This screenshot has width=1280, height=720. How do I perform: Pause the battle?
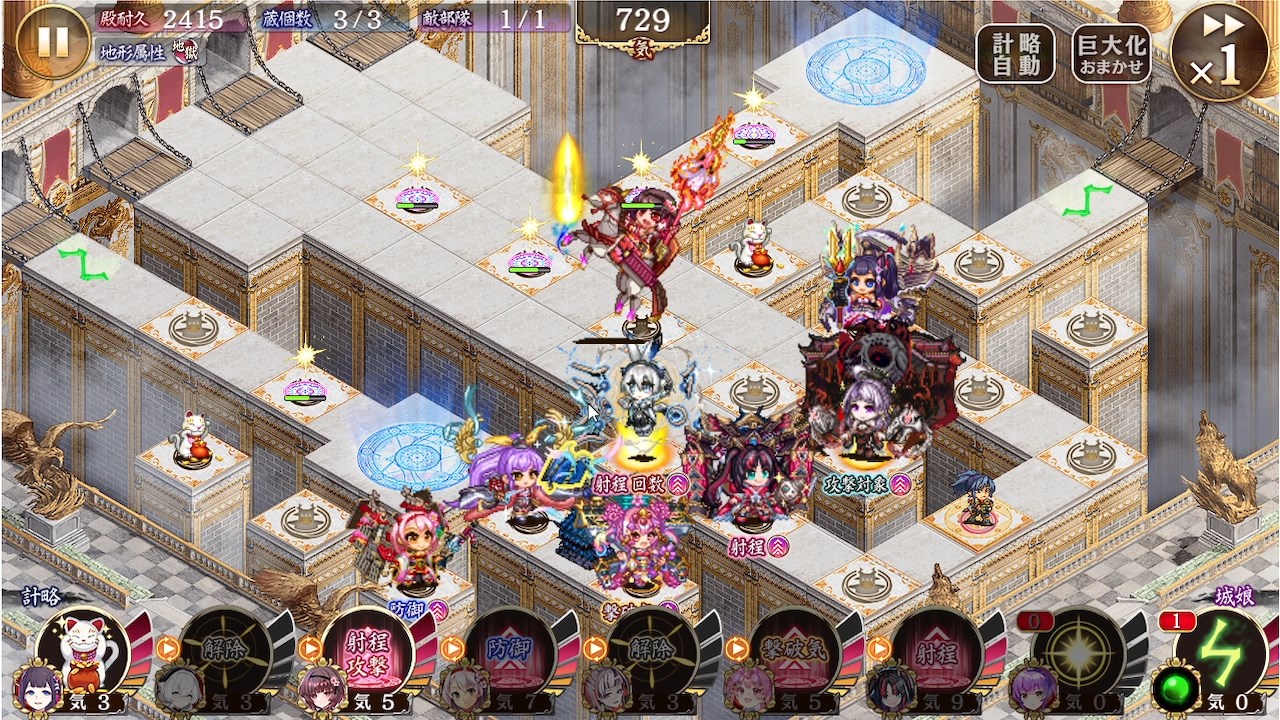52,41
